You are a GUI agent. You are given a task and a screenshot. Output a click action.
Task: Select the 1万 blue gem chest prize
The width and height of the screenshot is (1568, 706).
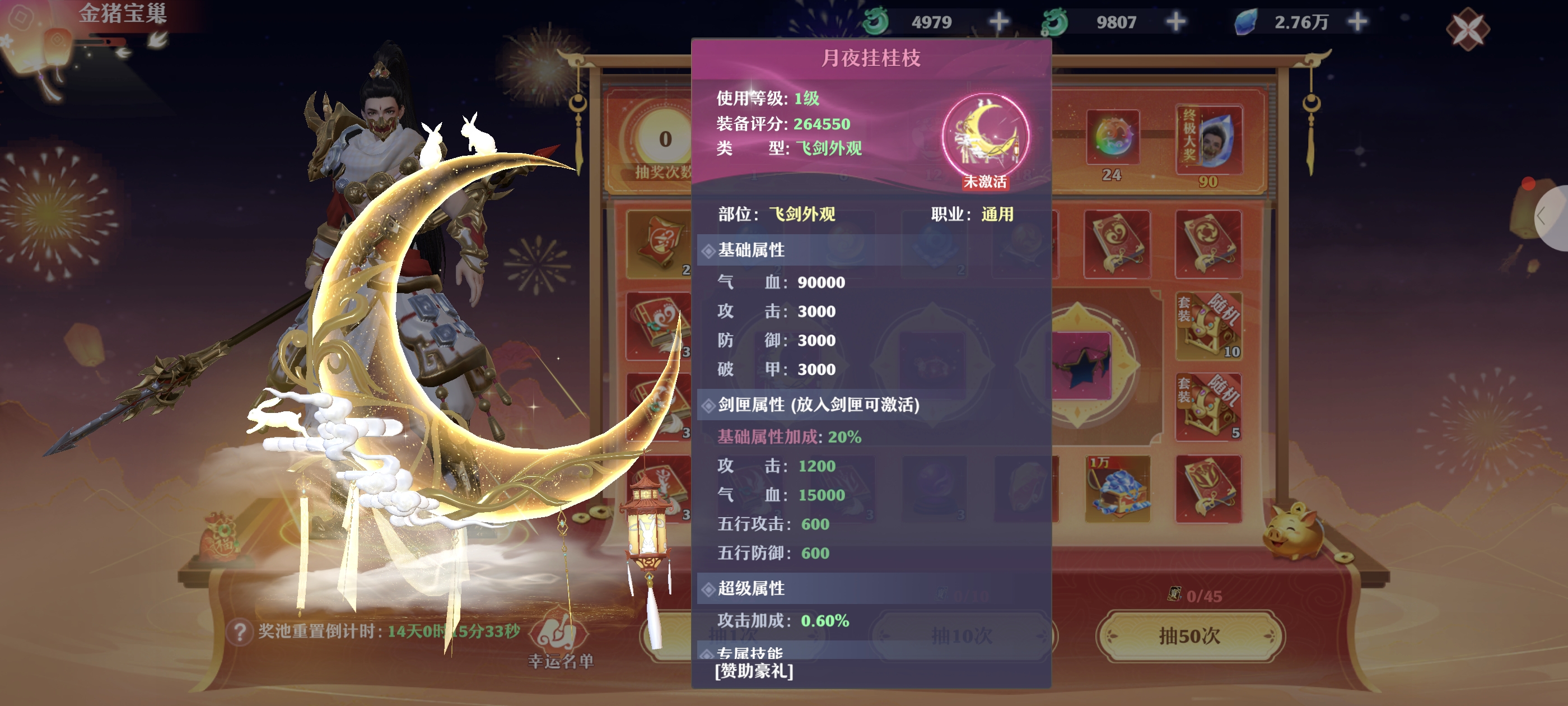(1117, 489)
